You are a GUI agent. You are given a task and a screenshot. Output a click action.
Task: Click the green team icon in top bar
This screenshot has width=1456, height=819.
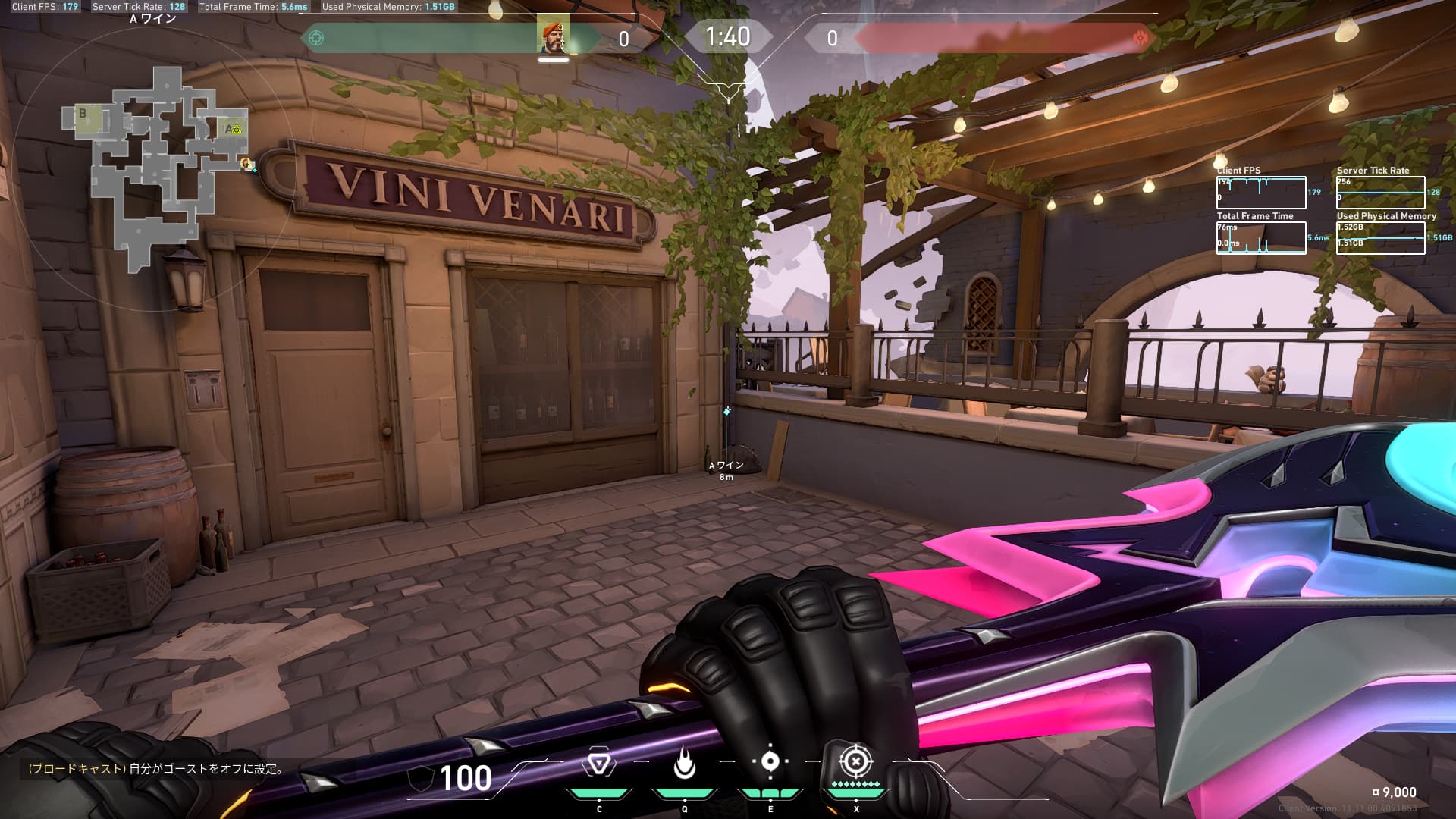pos(317,38)
